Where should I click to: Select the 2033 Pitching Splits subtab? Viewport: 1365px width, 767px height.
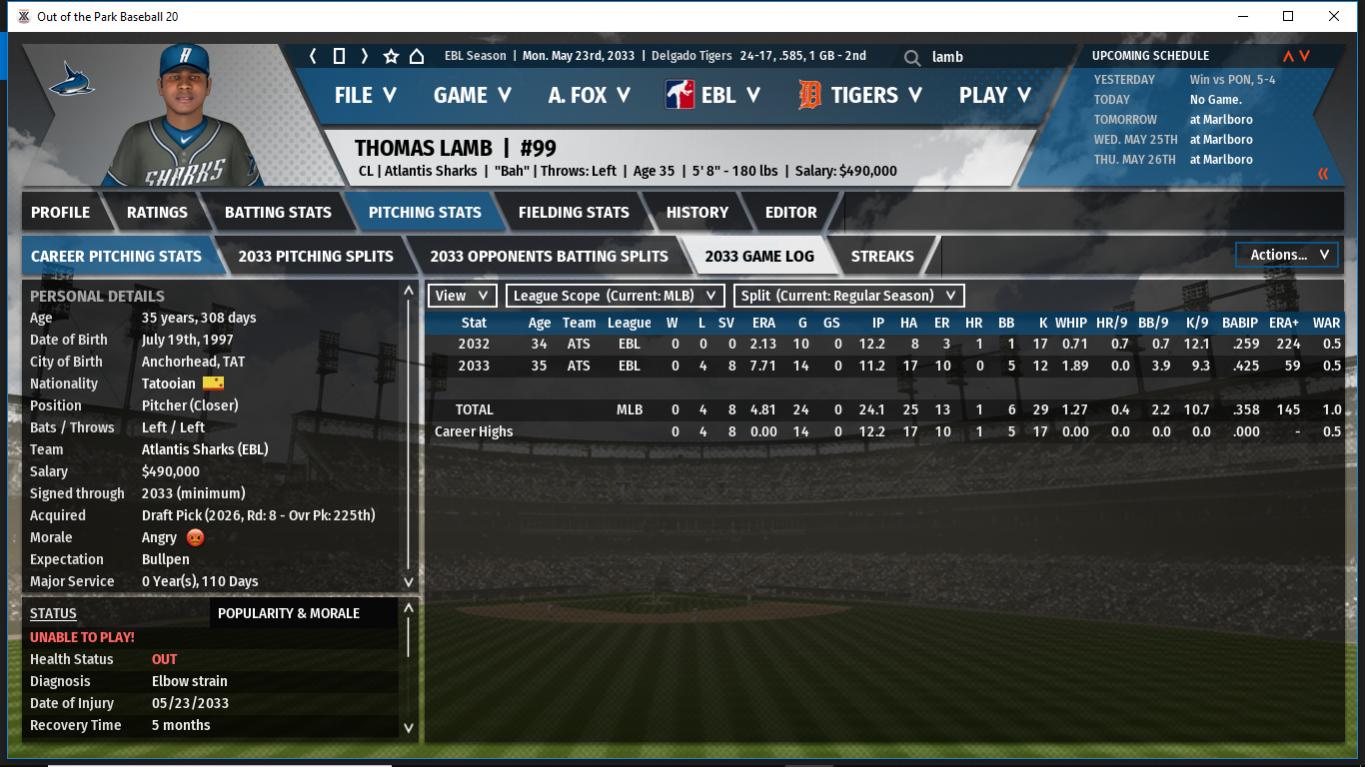315,256
